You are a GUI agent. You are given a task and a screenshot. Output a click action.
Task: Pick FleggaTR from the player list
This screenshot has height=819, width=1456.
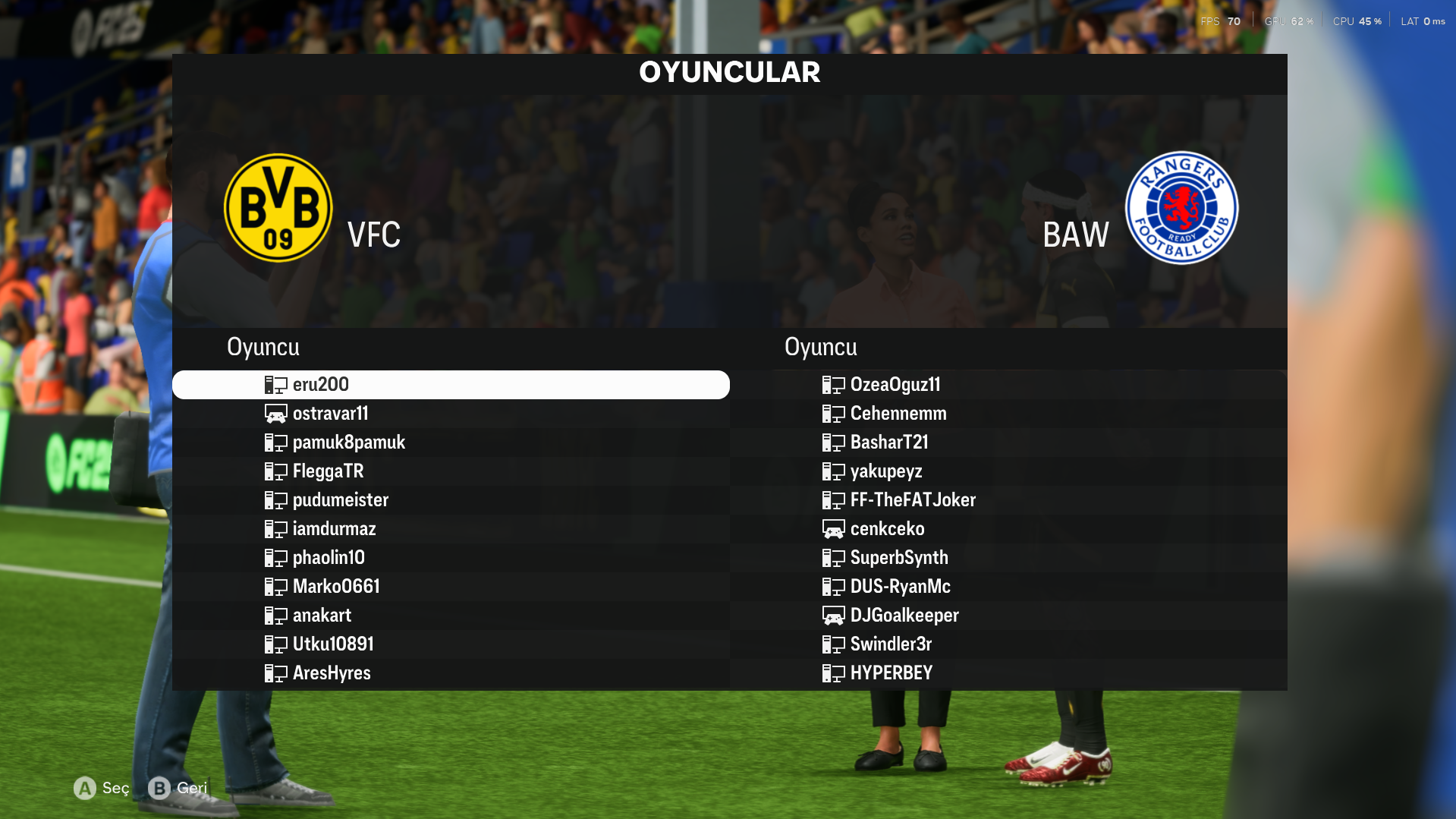[328, 471]
